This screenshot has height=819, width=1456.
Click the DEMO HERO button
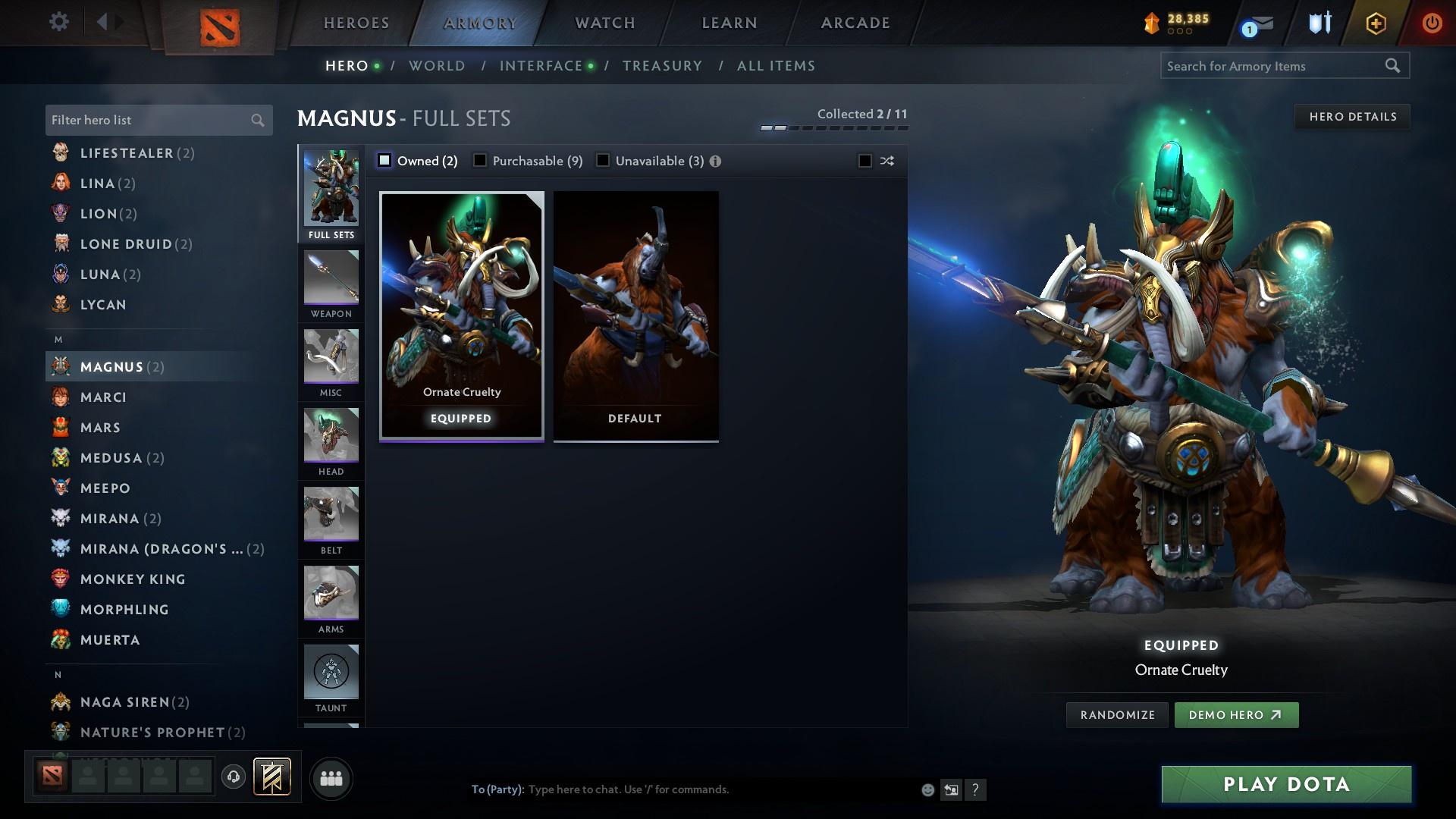click(x=1236, y=714)
